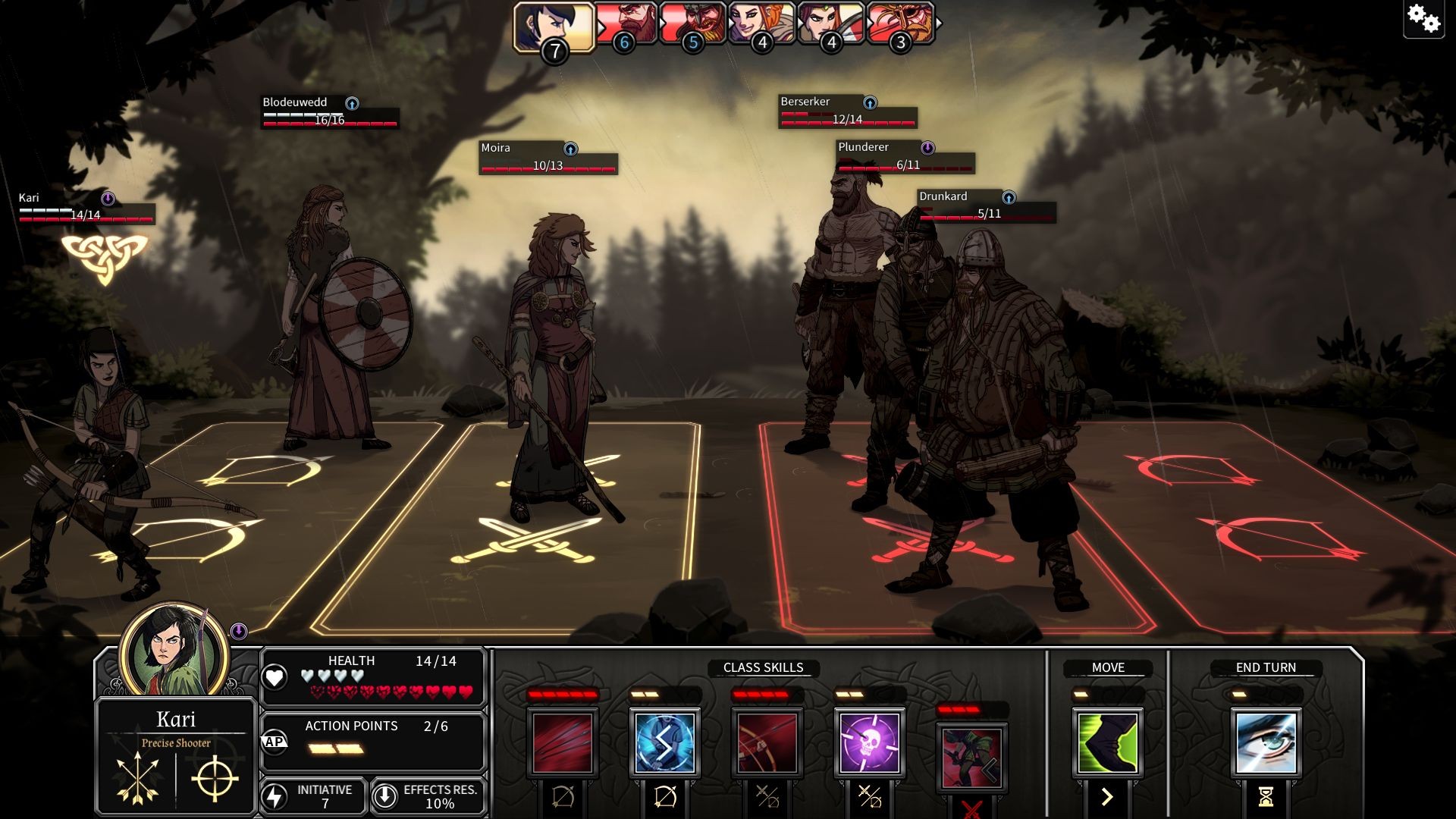Open settings via the gear icon
This screenshot has width=1456, height=819.
pyautogui.click(x=1423, y=18)
